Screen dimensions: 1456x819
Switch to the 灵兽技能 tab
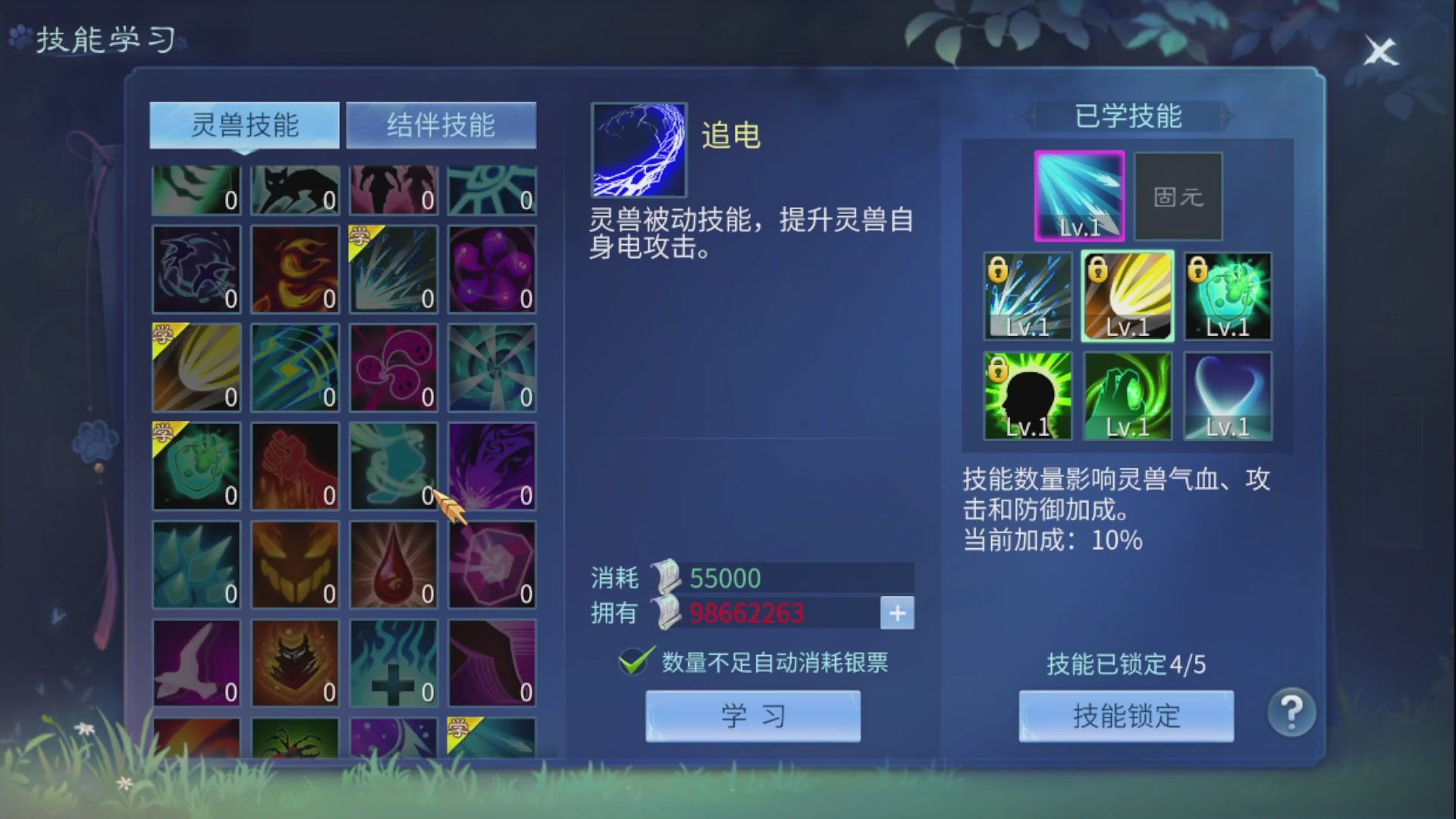pos(244,125)
